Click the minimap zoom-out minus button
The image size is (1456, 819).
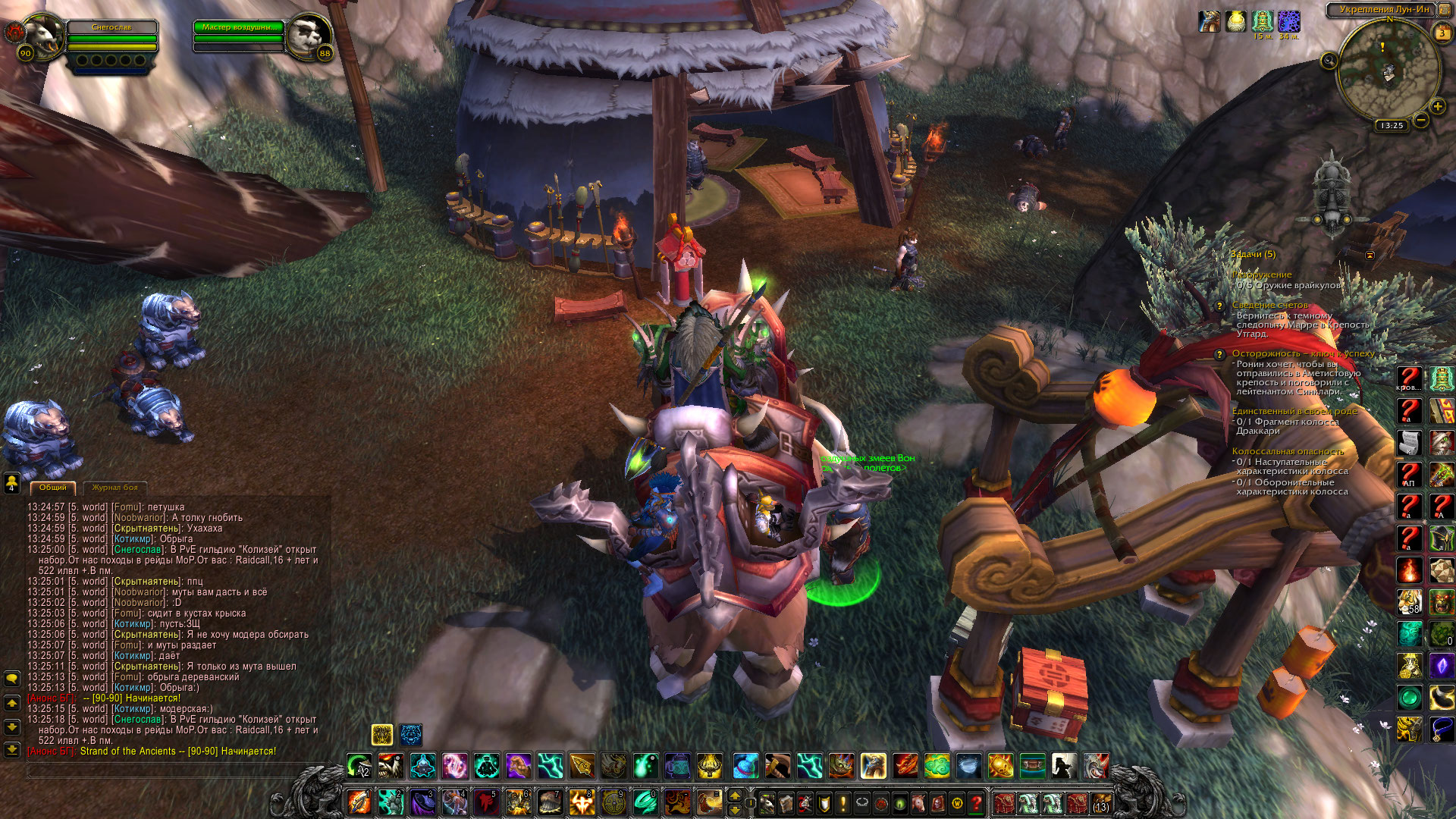(1421, 120)
